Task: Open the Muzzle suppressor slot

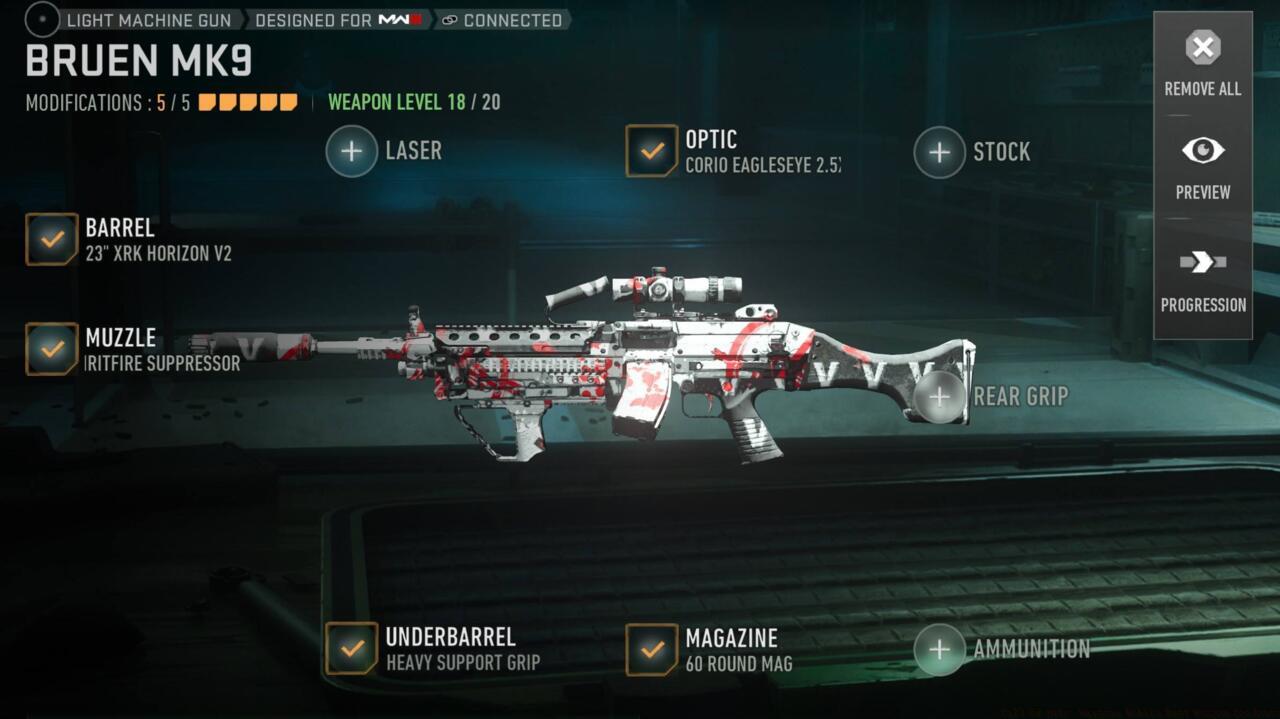Action: click(x=52, y=349)
